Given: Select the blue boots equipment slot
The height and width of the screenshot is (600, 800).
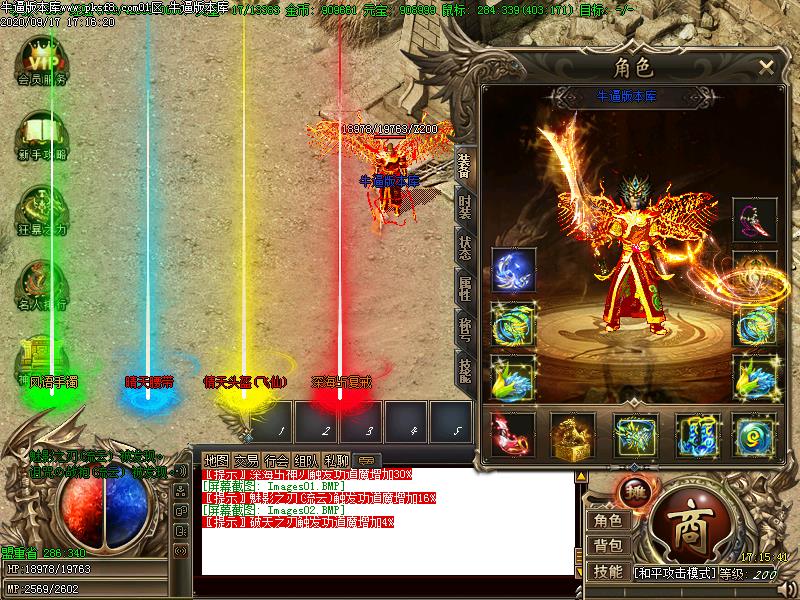Looking at the screenshot, I should pyautogui.click(x=697, y=435).
